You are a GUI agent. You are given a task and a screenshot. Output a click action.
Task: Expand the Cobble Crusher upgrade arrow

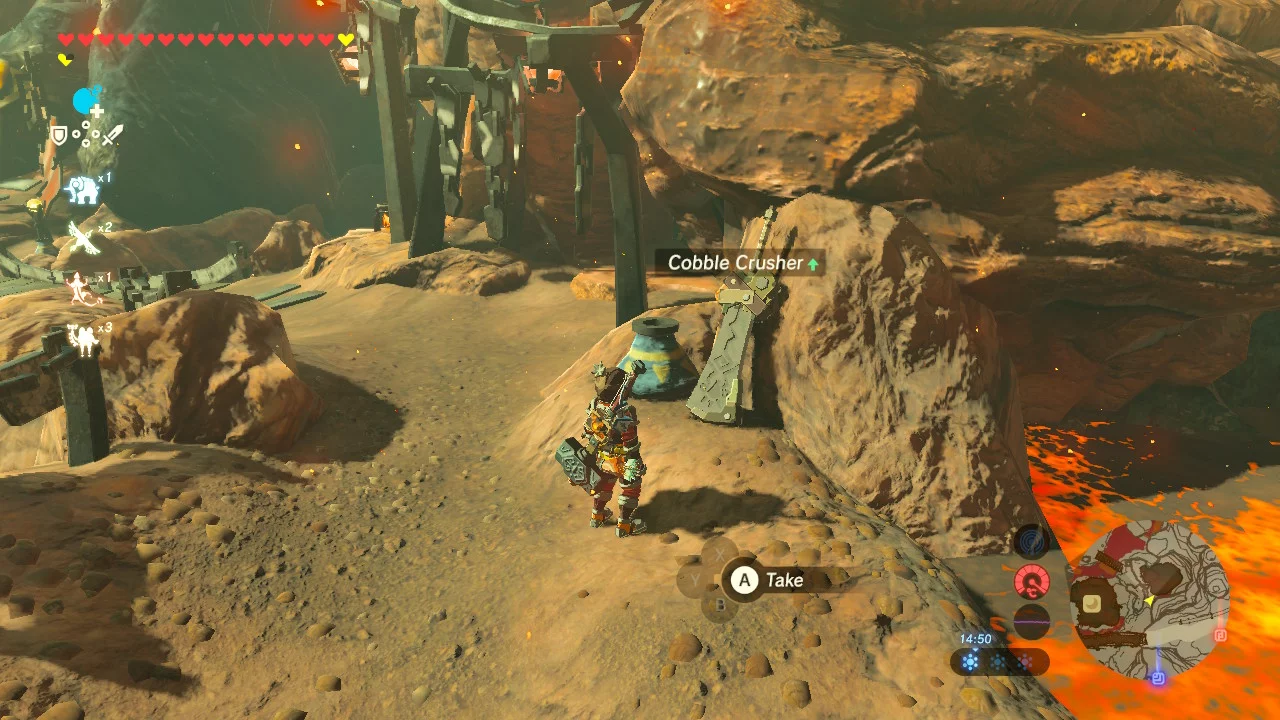[811, 263]
